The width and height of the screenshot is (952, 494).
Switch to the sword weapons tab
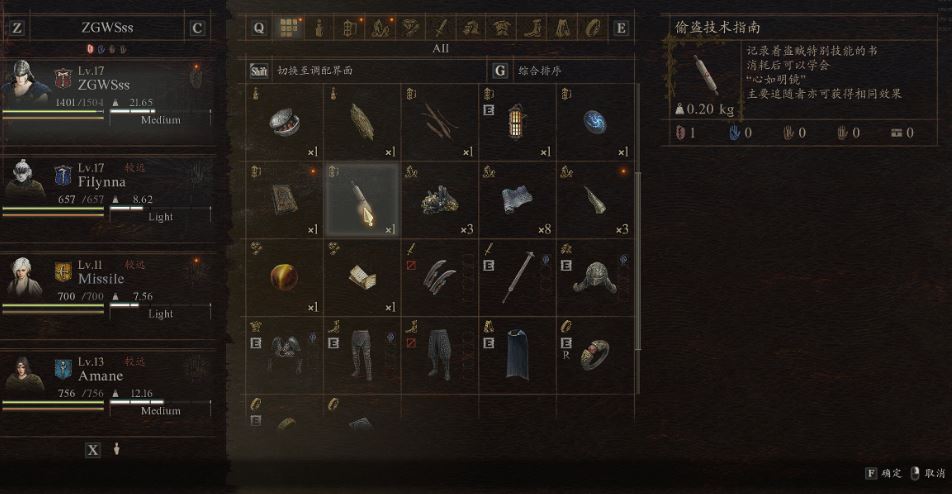pyautogui.click(x=441, y=28)
